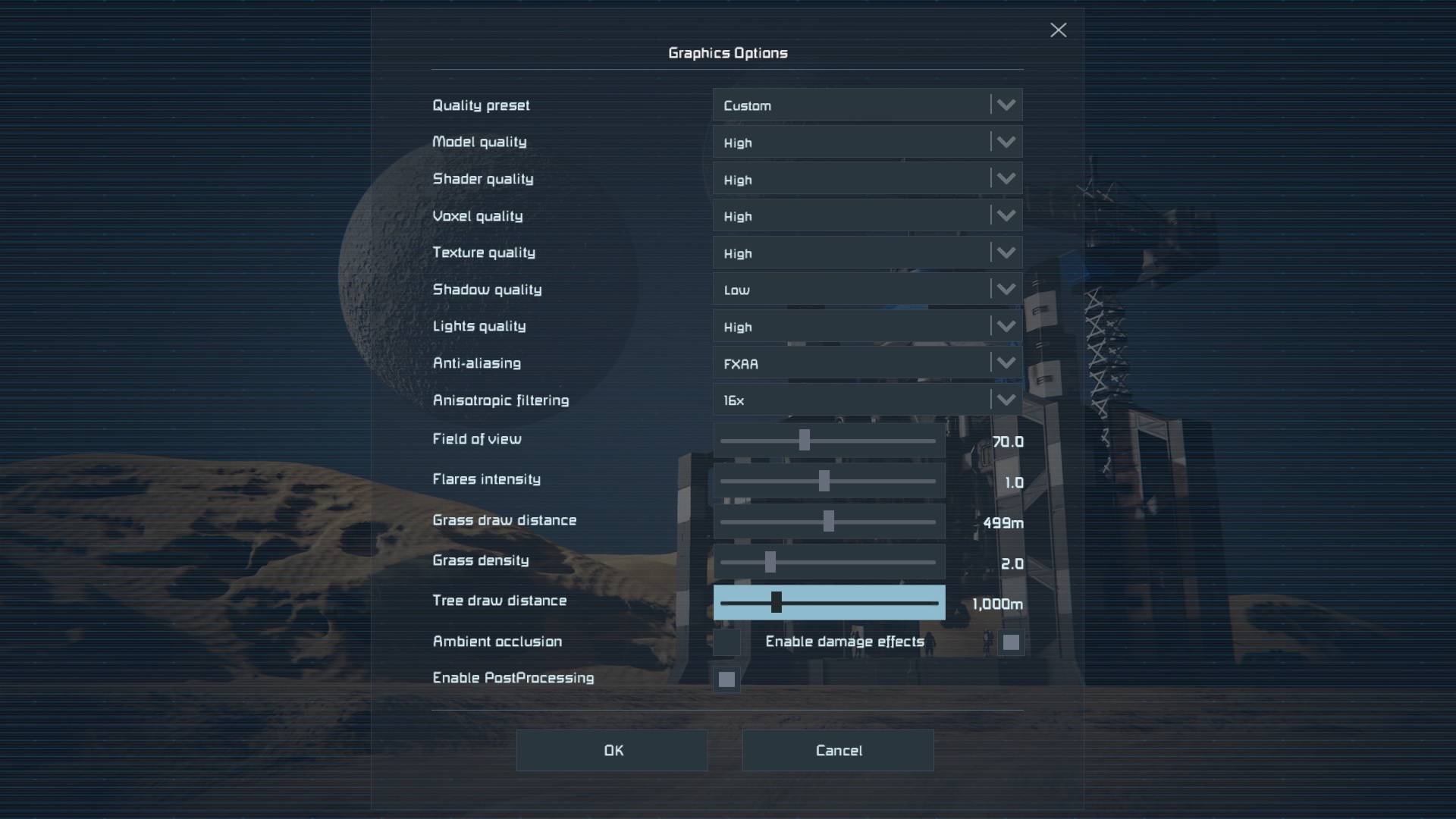The height and width of the screenshot is (819, 1456).
Task: Choose the Anisotropic filtering dropdown
Action: (867, 400)
